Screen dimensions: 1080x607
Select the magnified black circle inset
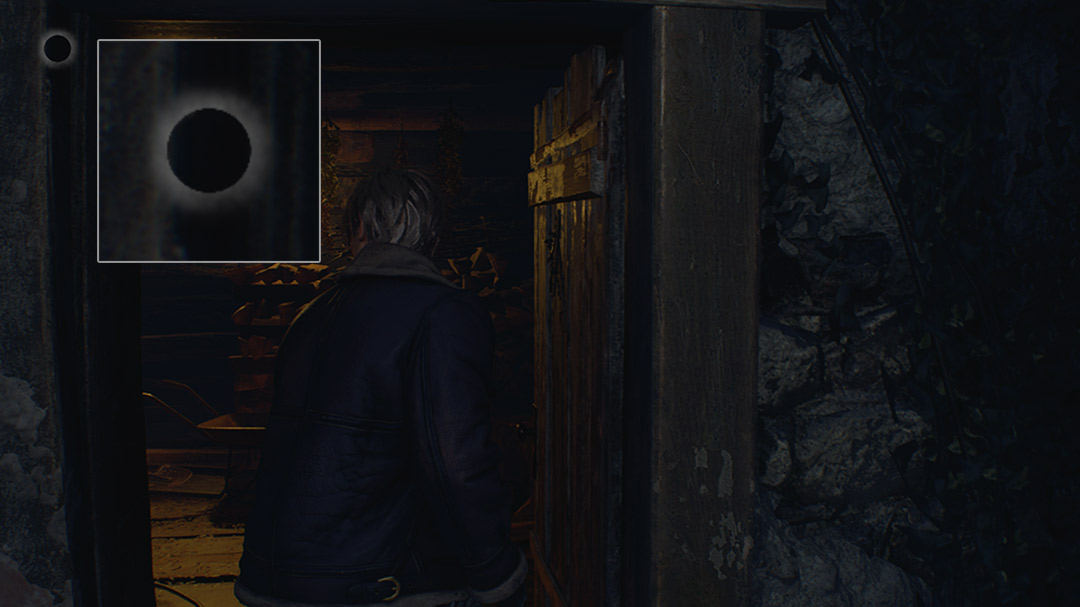click(x=208, y=151)
